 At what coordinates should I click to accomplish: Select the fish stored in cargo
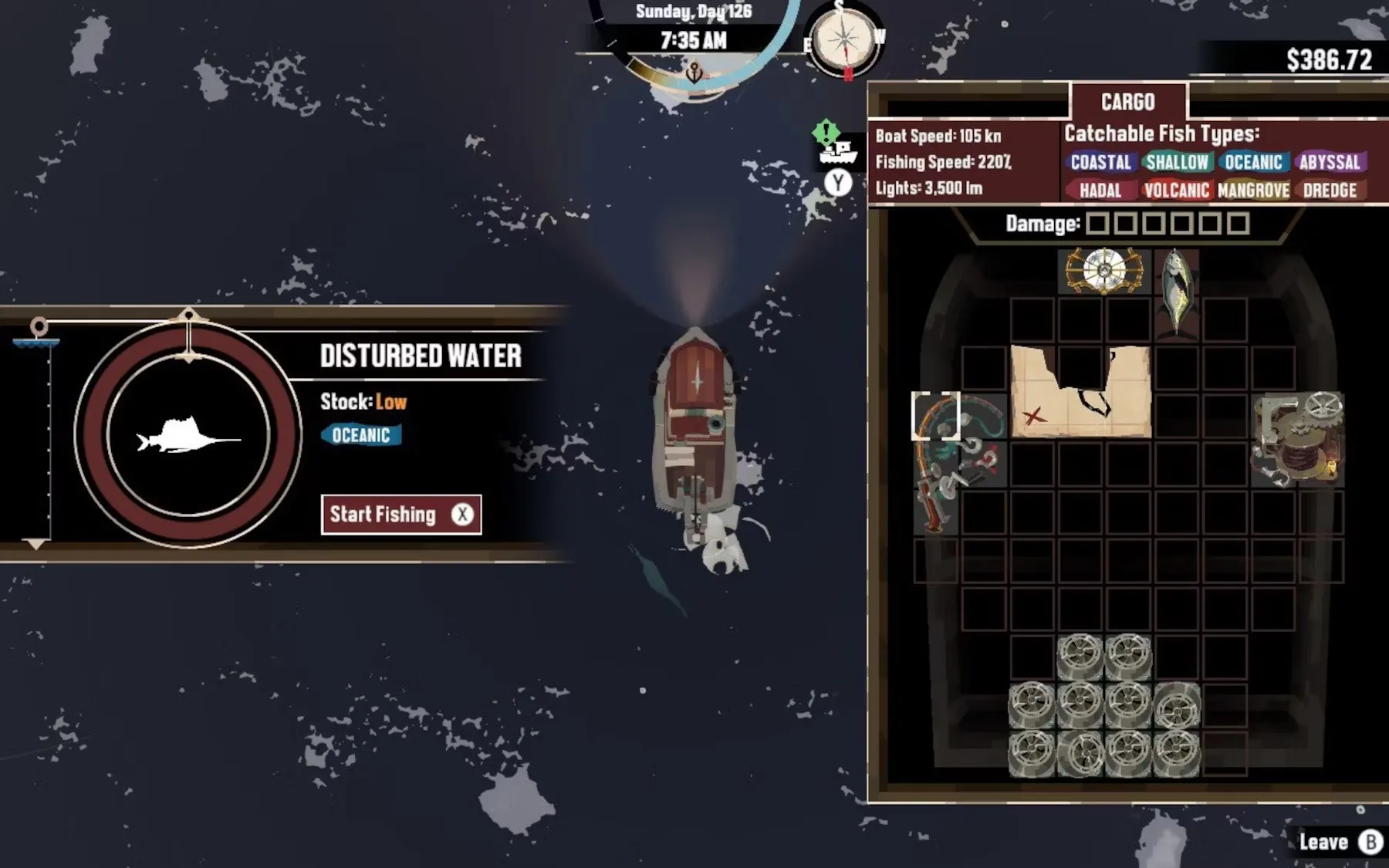pyautogui.click(x=1175, y=292)
